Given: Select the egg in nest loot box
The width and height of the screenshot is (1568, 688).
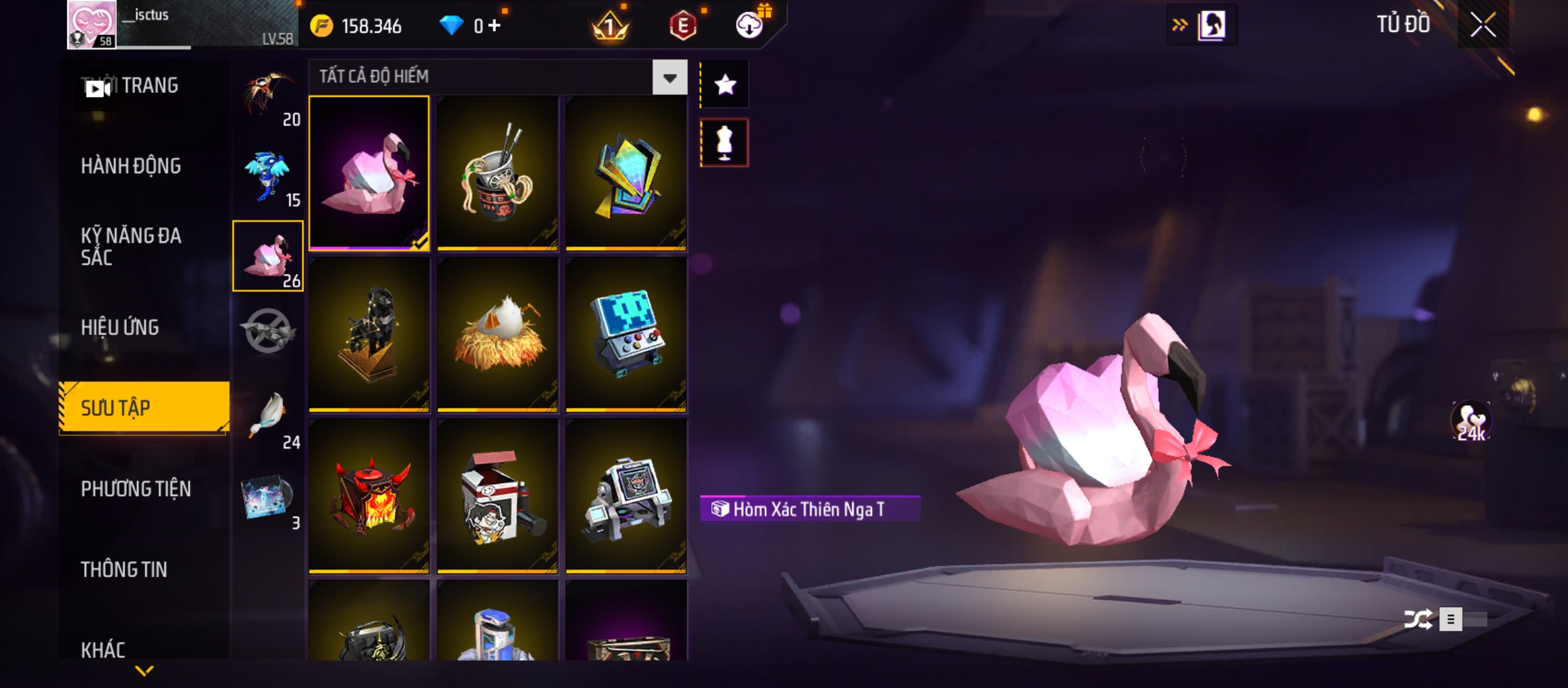Looking at the screenshot, I should [497, 334].
